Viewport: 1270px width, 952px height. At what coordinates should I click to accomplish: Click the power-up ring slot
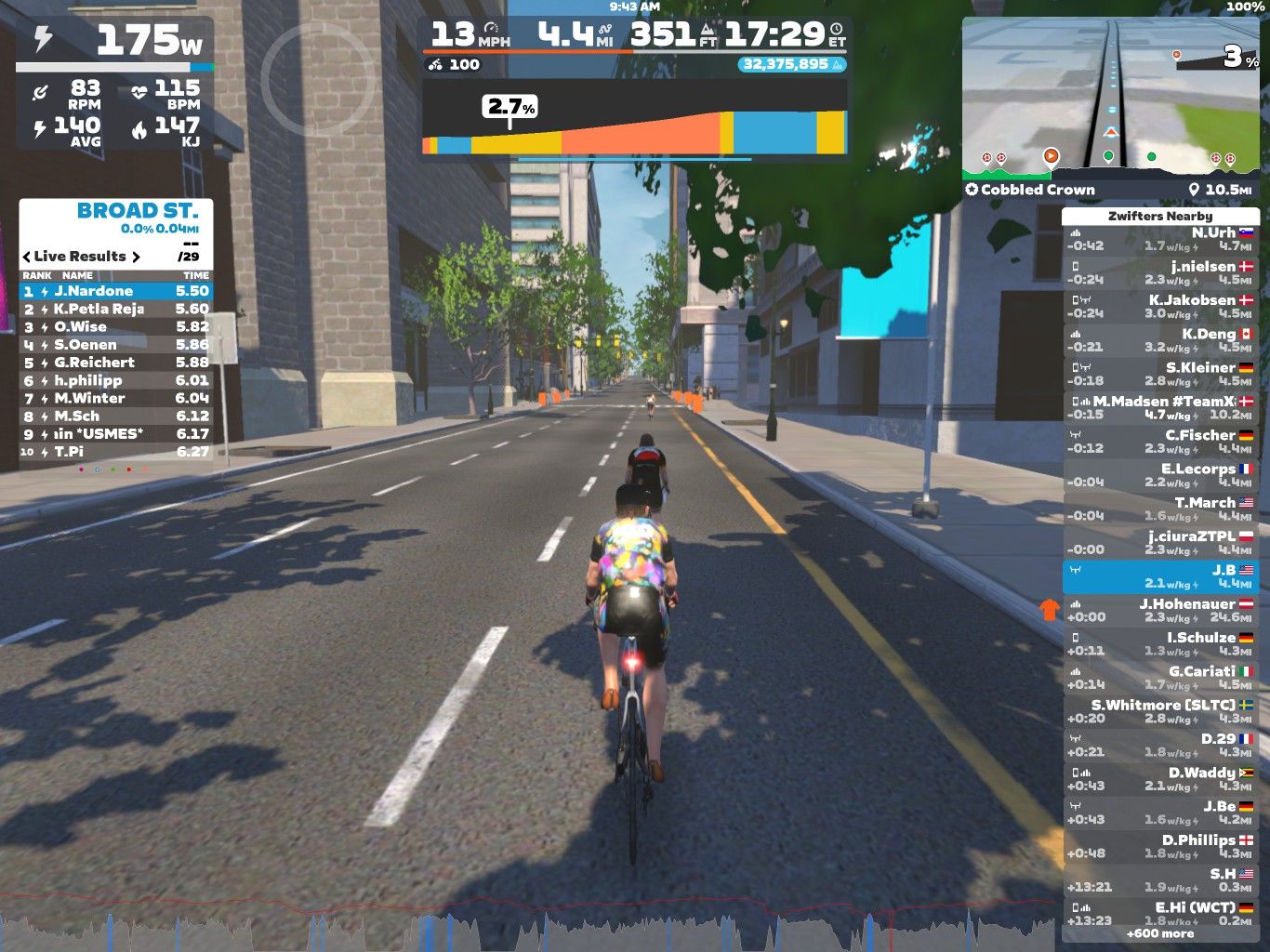[x=316, y=76]
